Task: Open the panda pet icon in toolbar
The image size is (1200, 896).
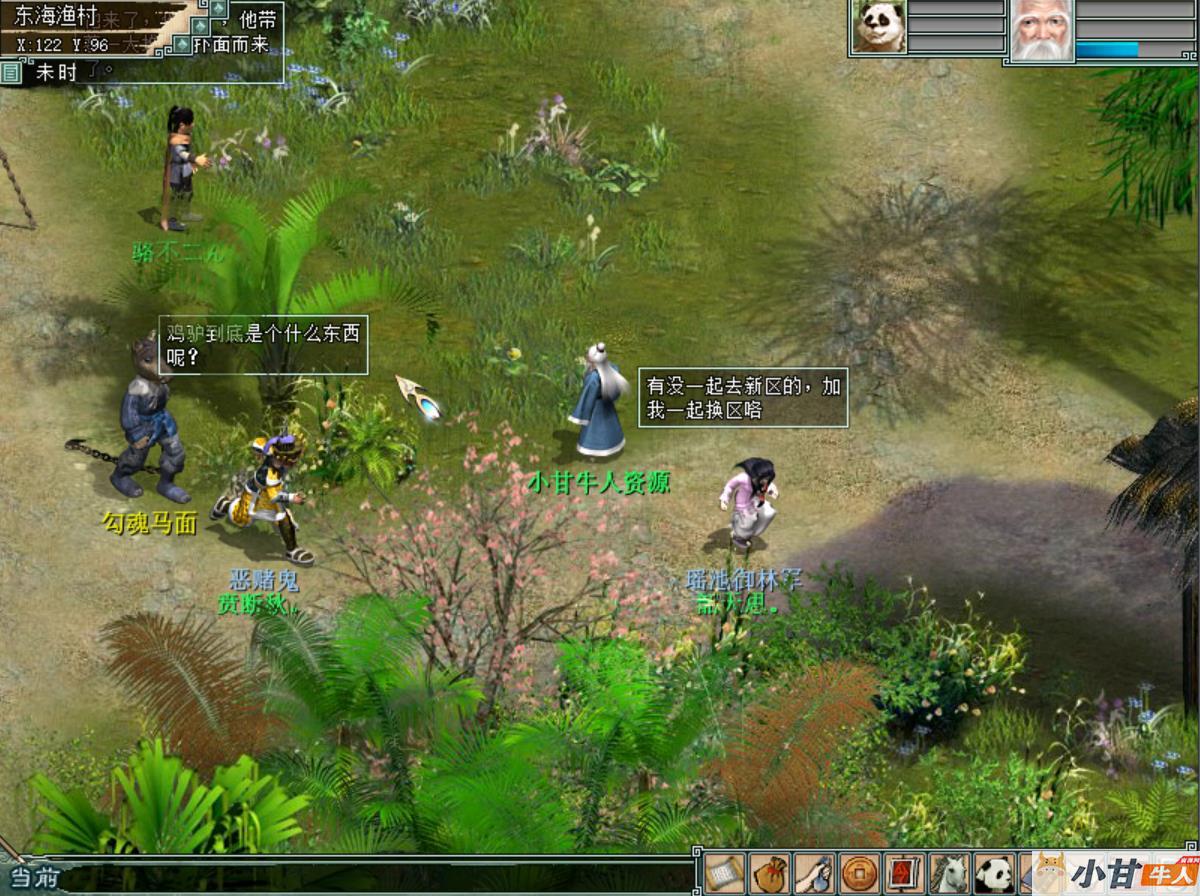Action: coord(994,873)
